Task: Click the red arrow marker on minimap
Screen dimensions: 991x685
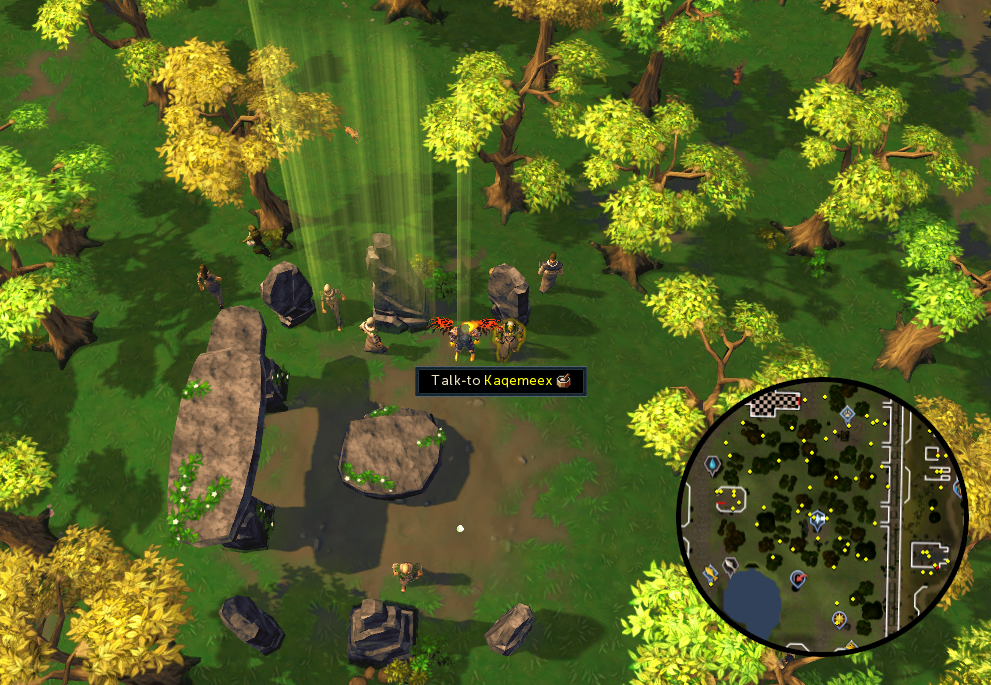Action: (x=797, y=579)
